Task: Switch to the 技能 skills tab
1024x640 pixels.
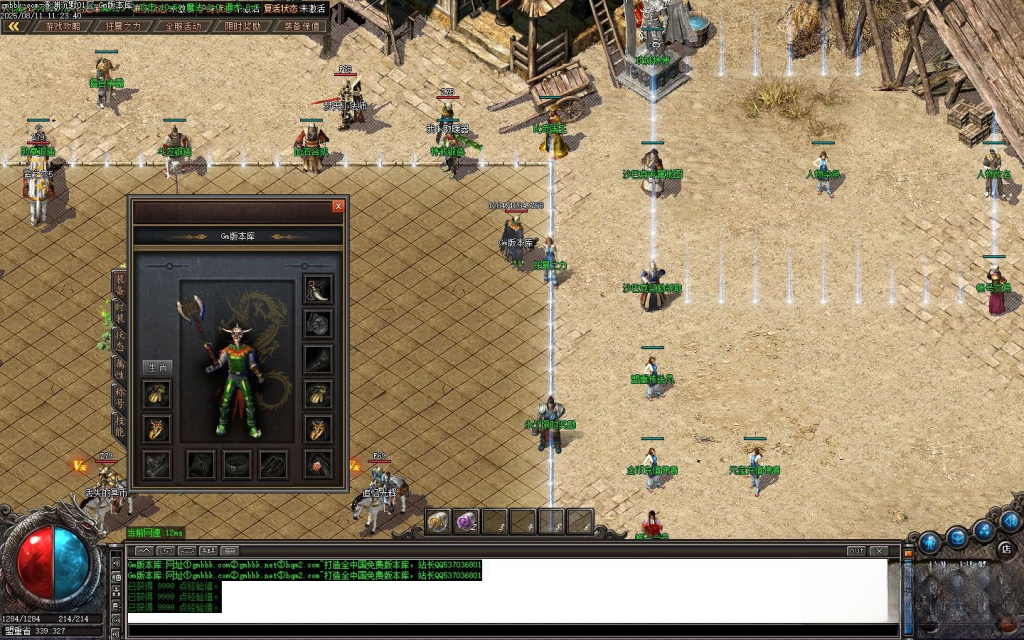Action: [x=120, y=424]
